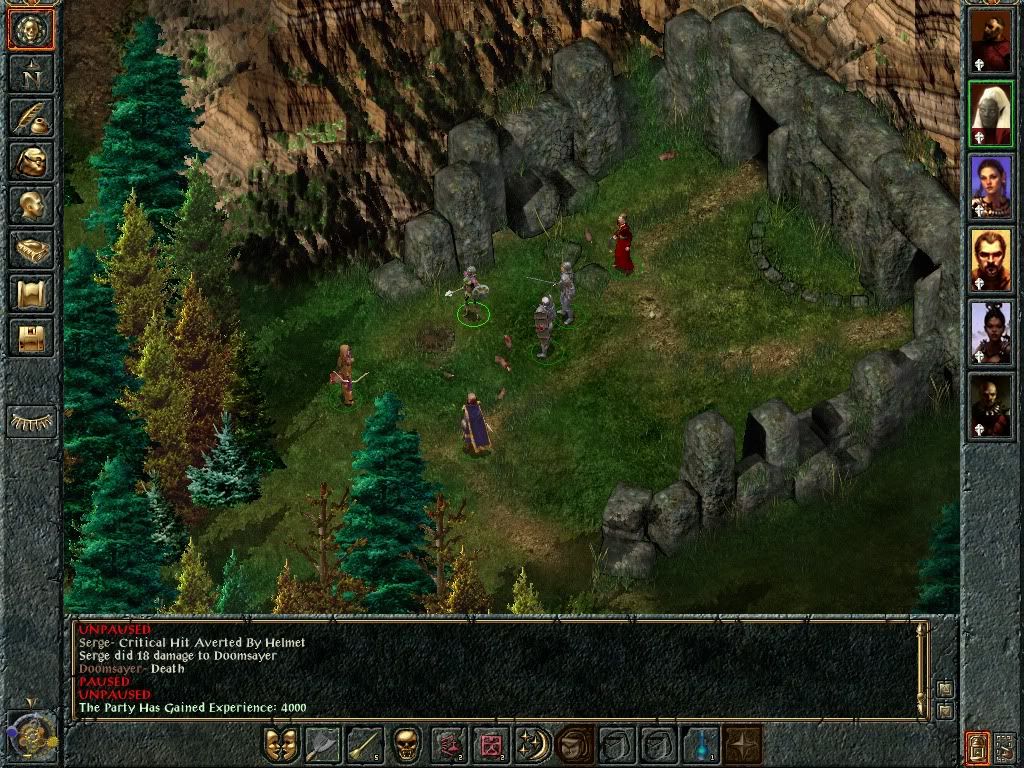Toggle the clock pause button
This screenshot has height=768, width=1024.
(32, 735)
